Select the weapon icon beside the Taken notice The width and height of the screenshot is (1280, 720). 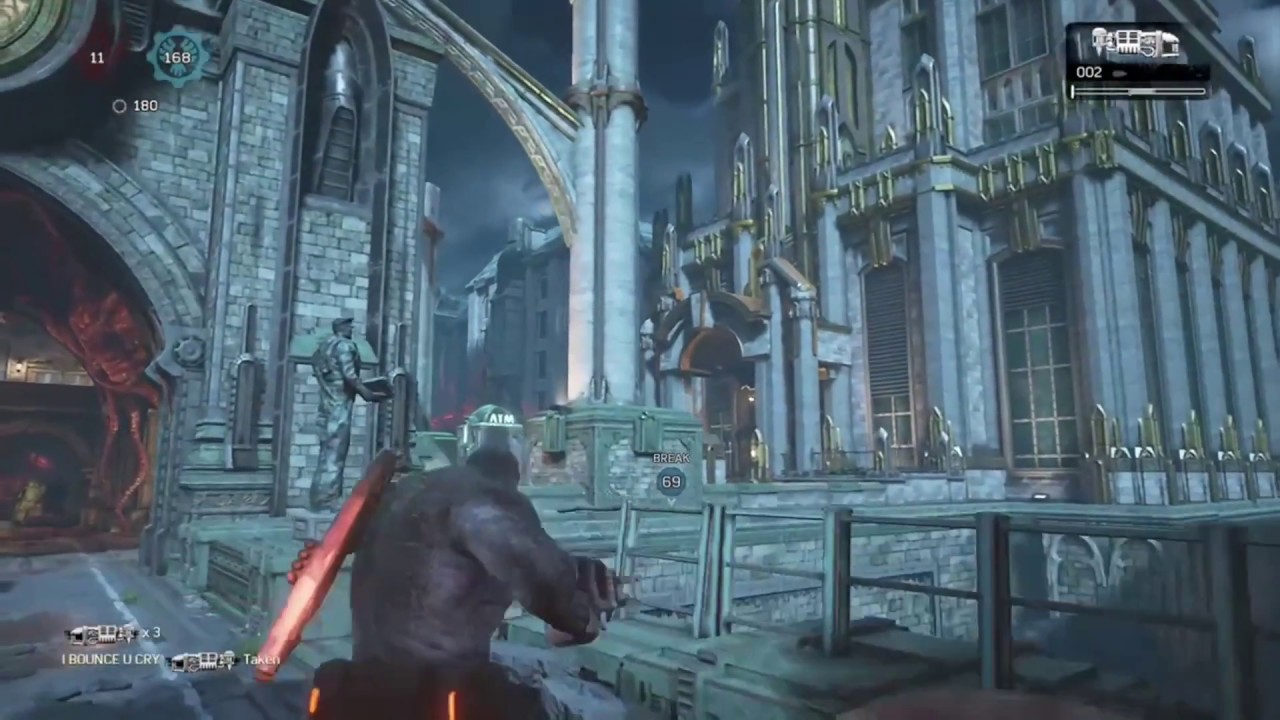tap(202, 660)
